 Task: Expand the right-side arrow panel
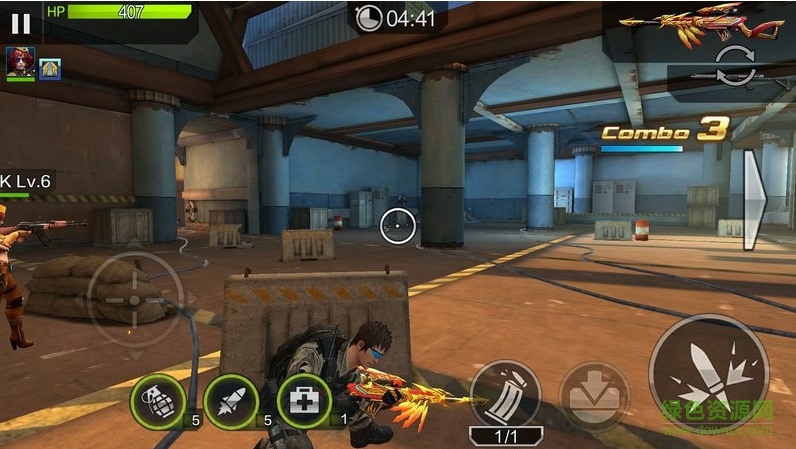[754, 200]
